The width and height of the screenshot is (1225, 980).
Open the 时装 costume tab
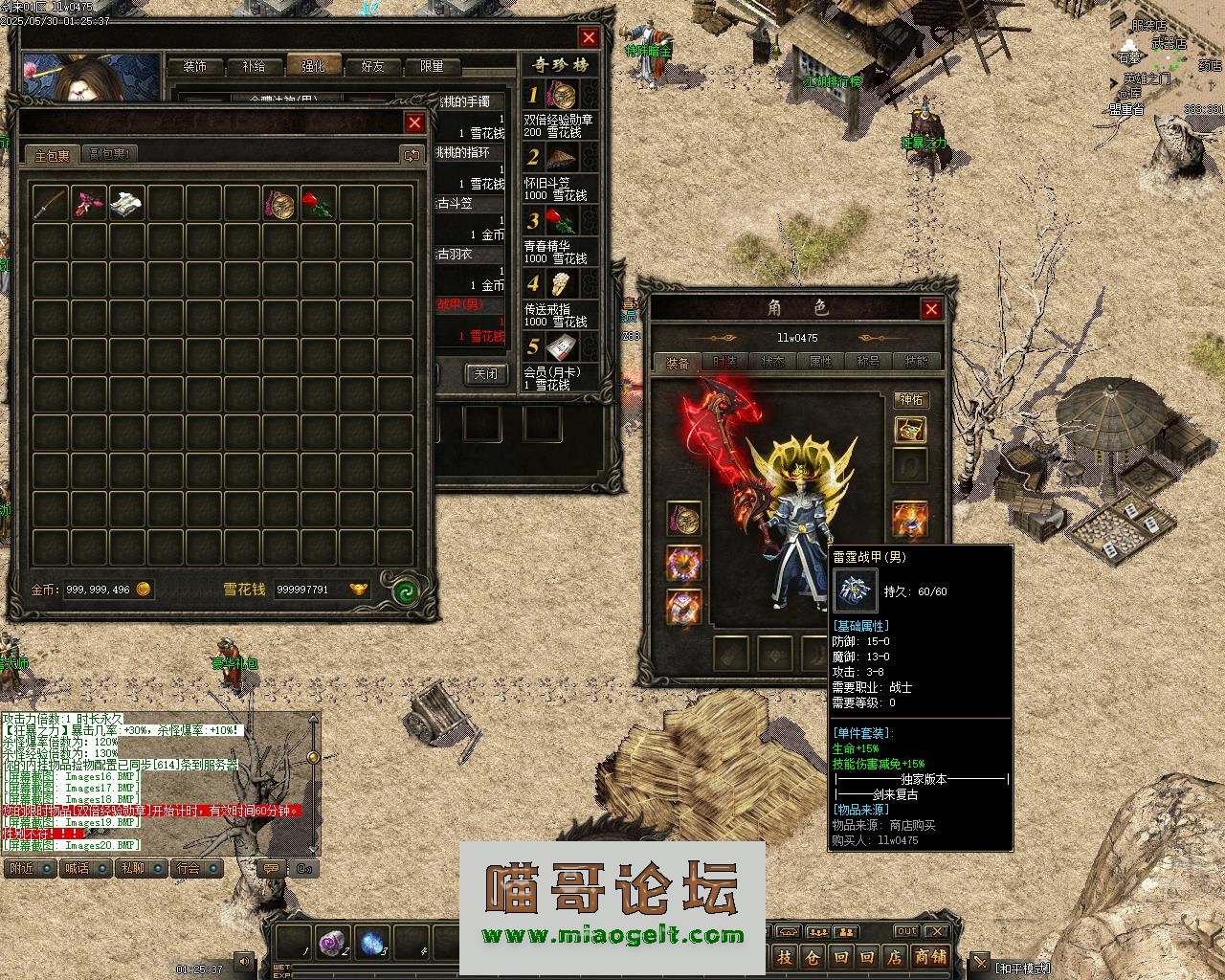[724, 363]
